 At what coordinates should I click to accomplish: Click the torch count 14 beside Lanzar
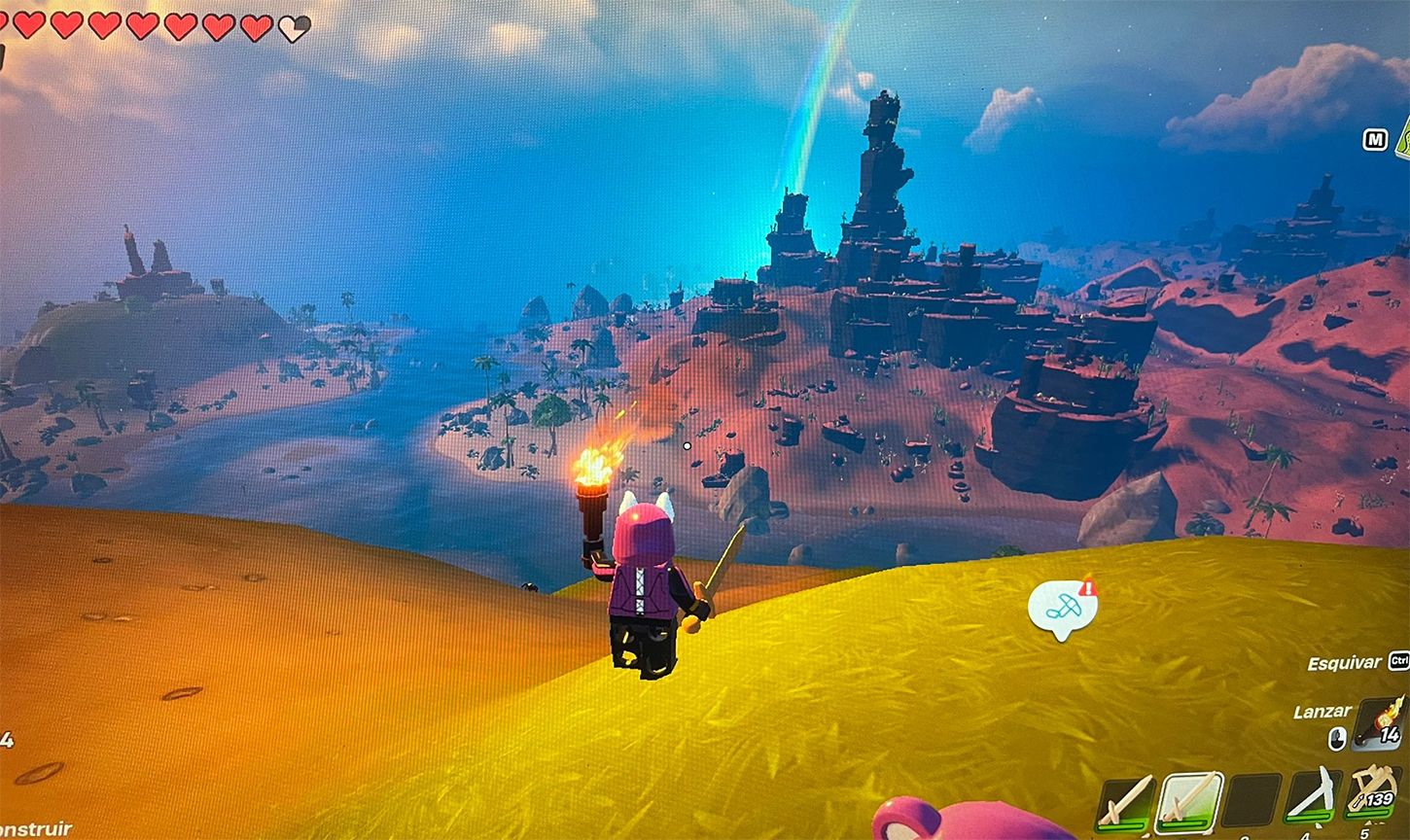point(1390,734)
